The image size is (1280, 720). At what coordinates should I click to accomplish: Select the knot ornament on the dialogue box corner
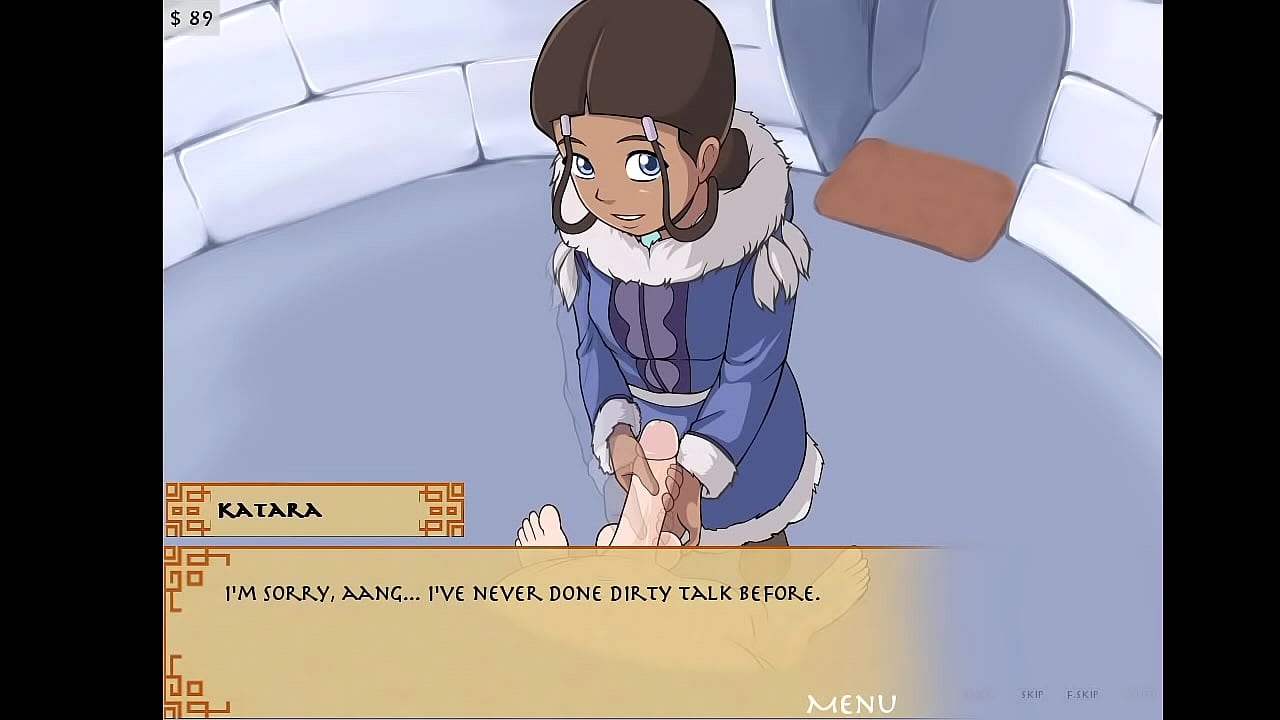(x=185, y=570)
